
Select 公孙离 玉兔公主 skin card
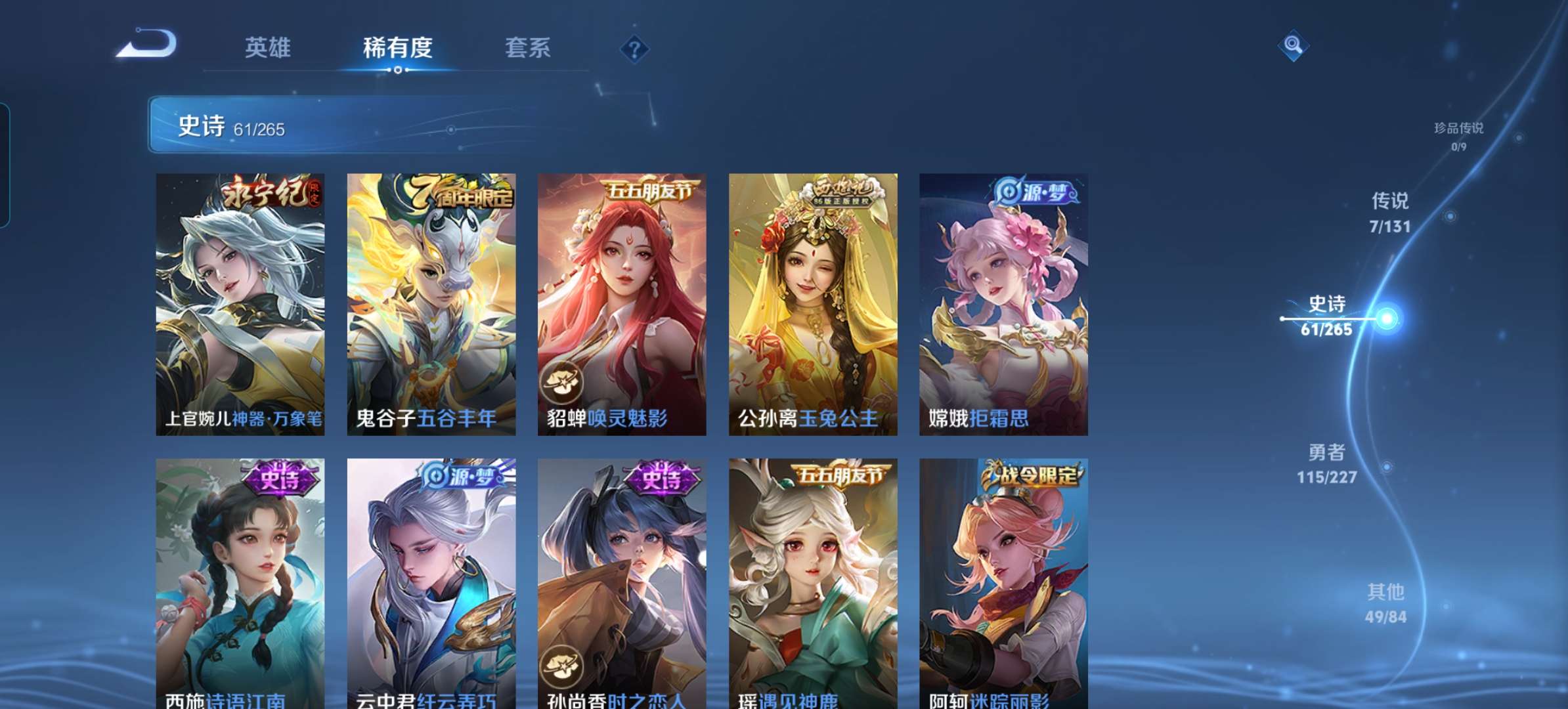(x=813, y=304)
